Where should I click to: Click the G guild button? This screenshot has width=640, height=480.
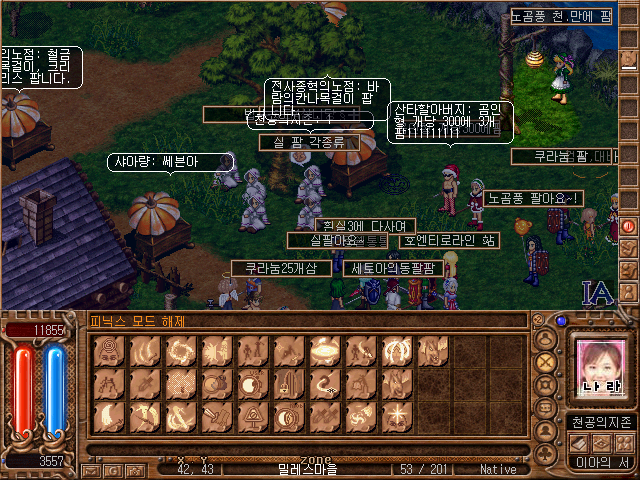tap(112, 469)
